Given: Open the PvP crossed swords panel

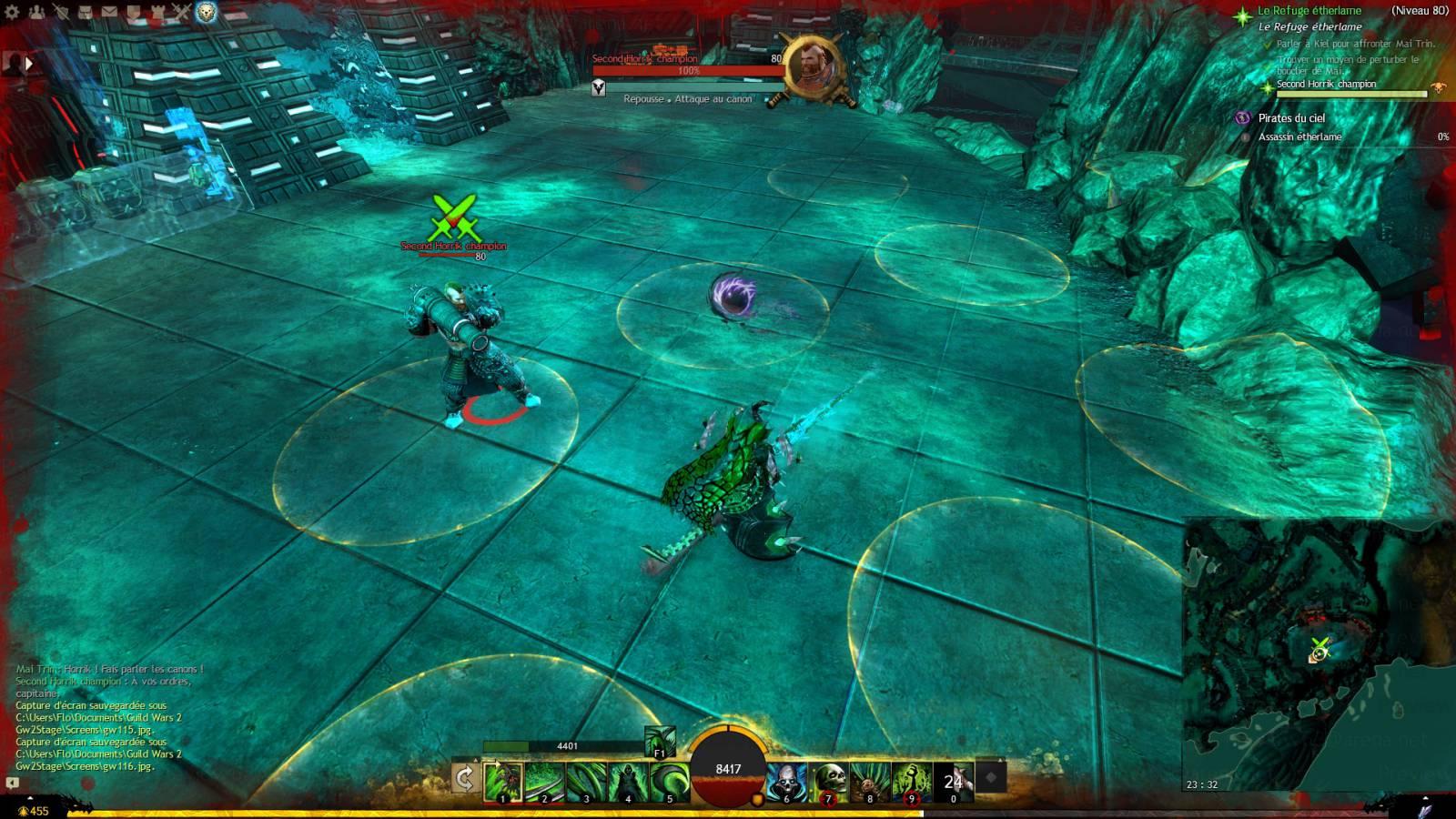Looking at the screenshot, I should pyautogui.click(x=180, y=13).
